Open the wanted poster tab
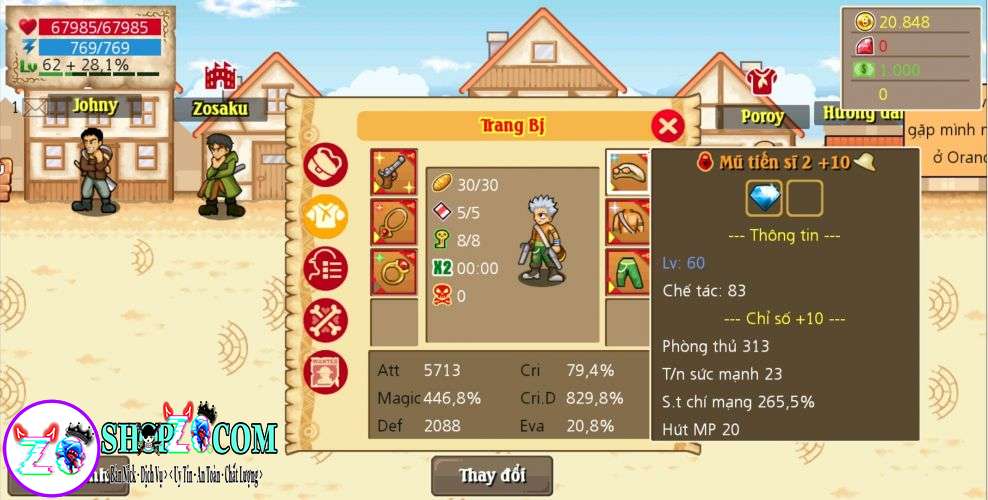Viewport: 988px width, 500px height. click(x=326, y=372)
